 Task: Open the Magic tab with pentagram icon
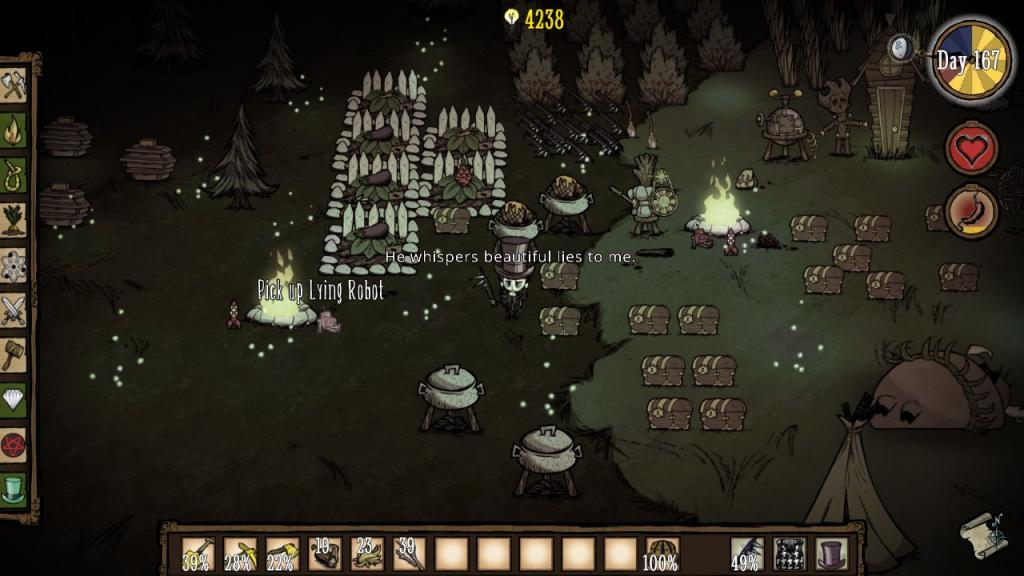[x=14, y=445]
